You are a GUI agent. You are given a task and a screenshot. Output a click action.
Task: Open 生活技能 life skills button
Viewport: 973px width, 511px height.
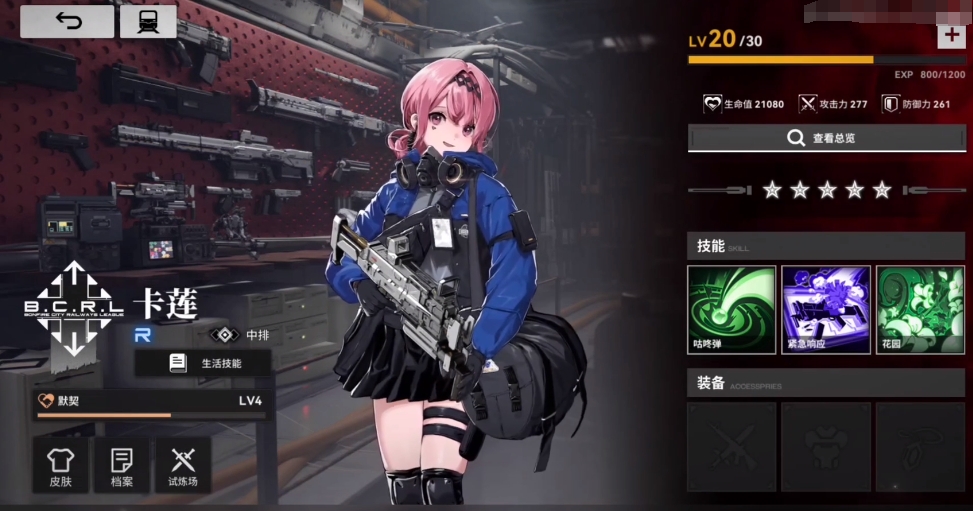coord(203,363)
